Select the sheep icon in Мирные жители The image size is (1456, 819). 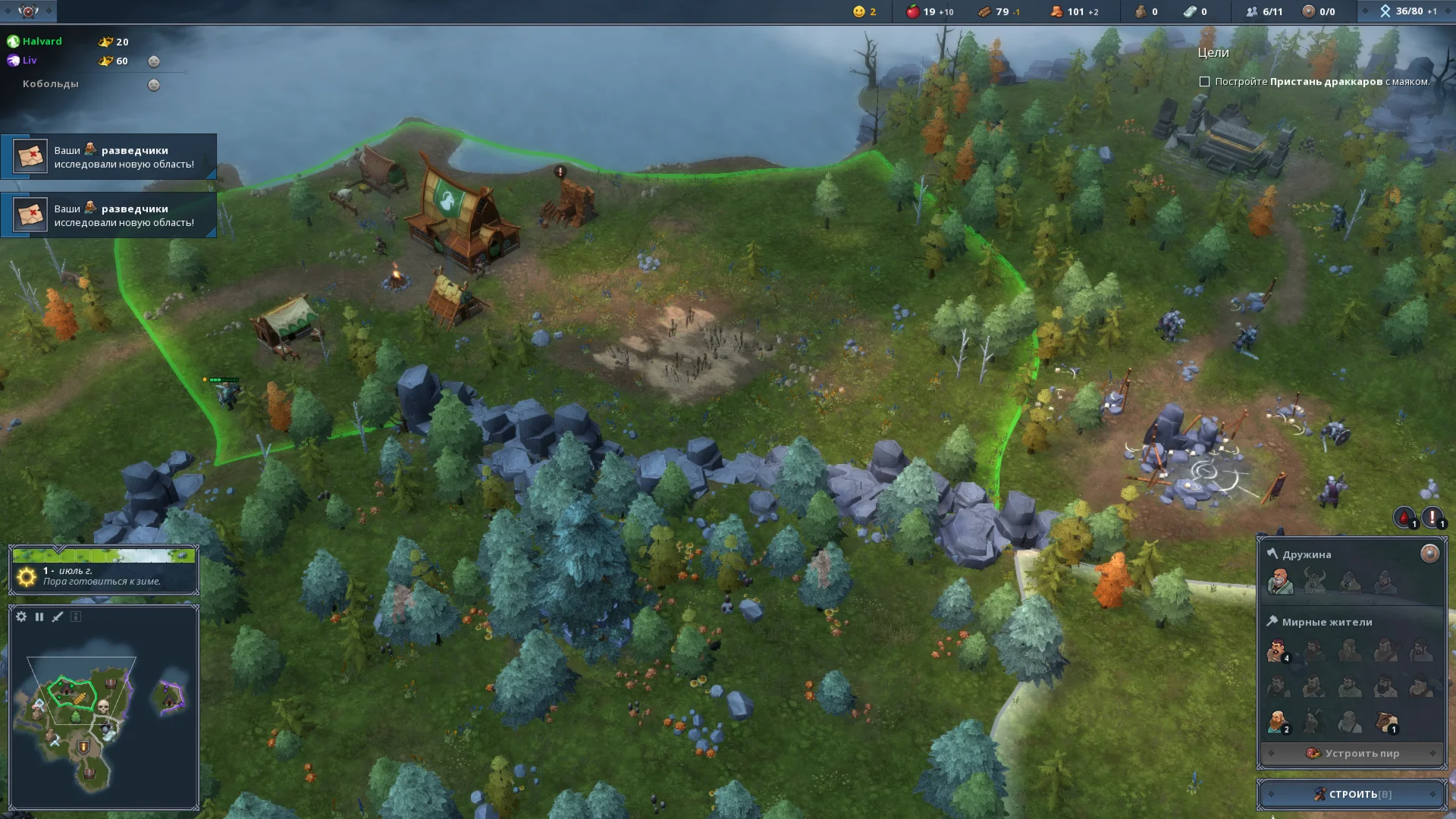(x=1387, y=722)
